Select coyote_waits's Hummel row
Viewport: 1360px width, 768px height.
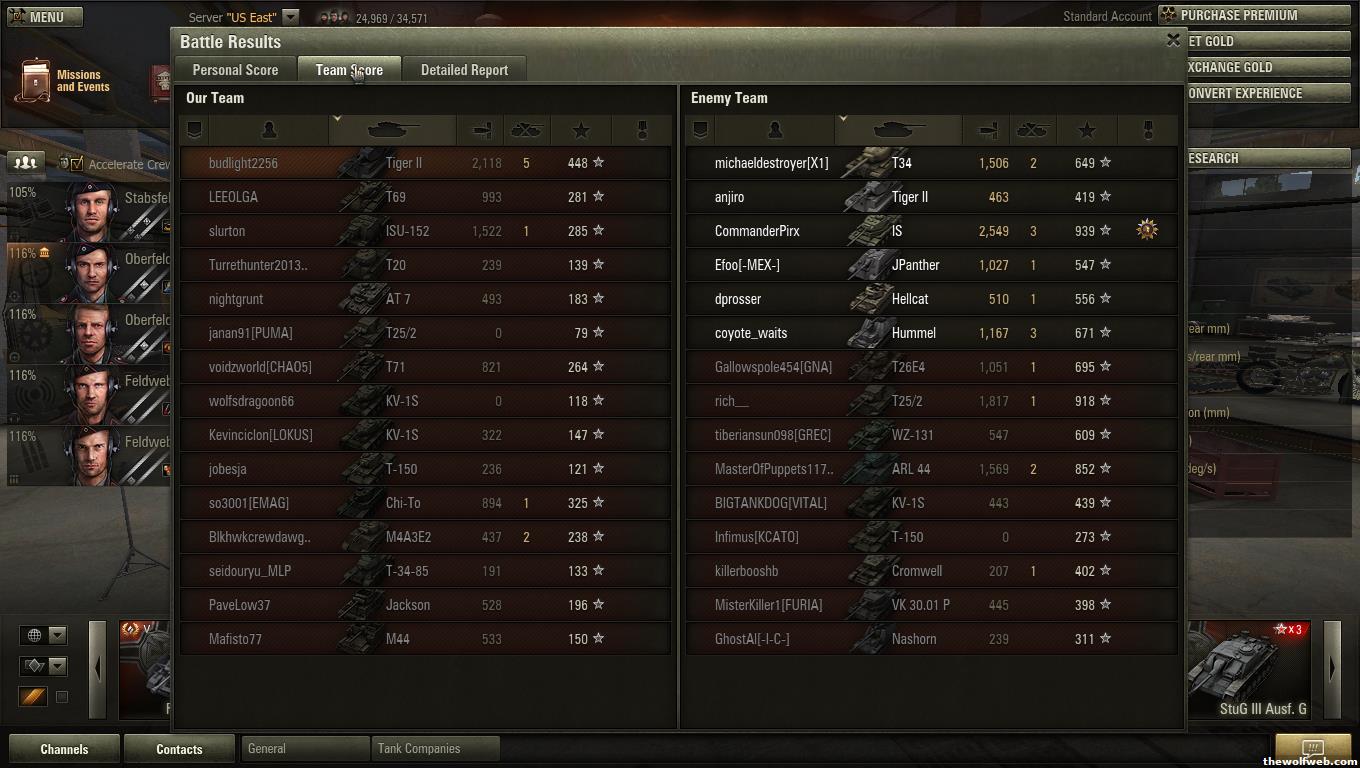(931, 333)
